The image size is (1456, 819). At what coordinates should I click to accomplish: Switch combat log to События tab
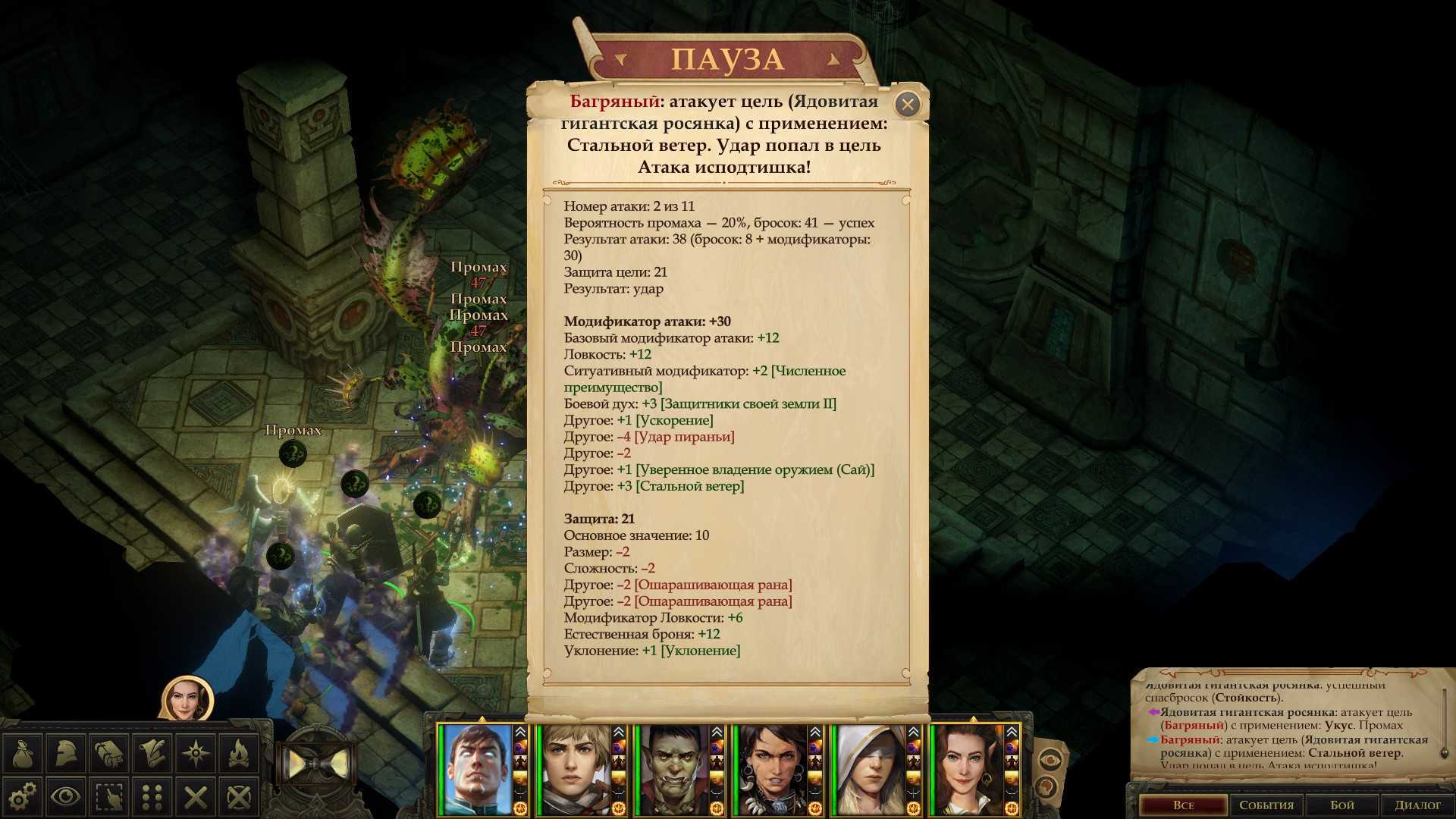1266,805
